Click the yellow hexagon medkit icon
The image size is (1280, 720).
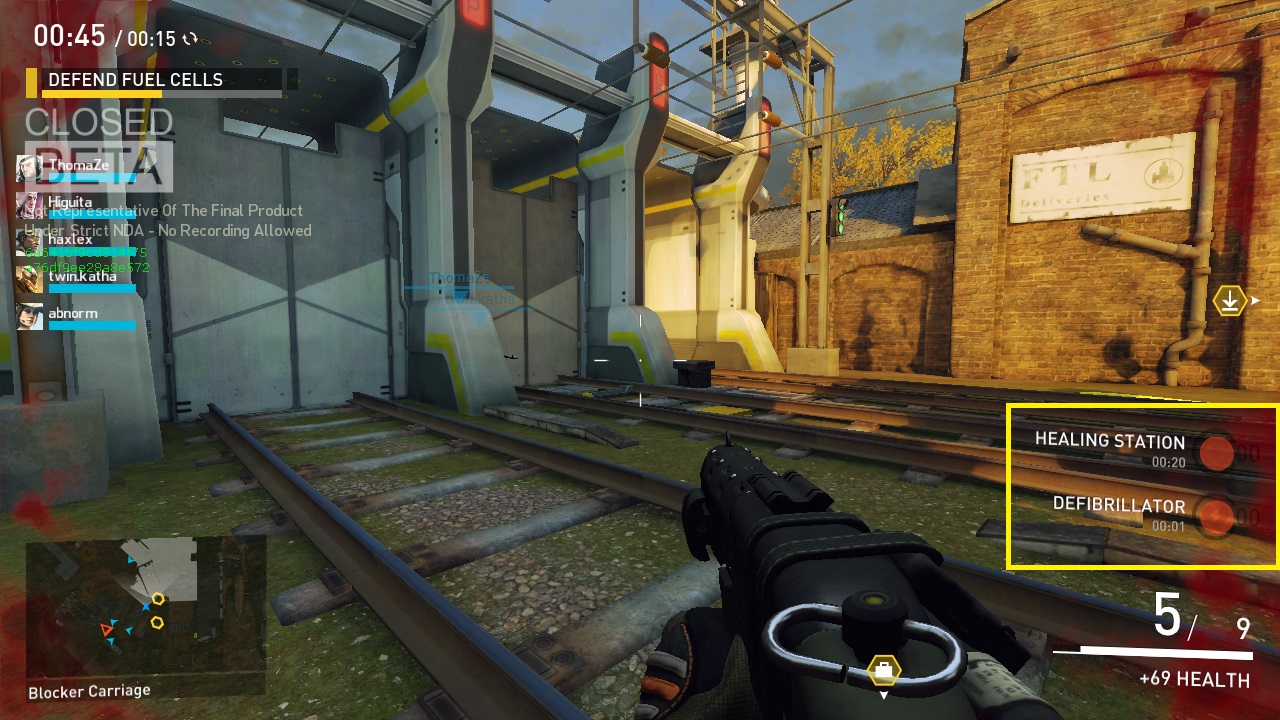[x=884, y=669]
